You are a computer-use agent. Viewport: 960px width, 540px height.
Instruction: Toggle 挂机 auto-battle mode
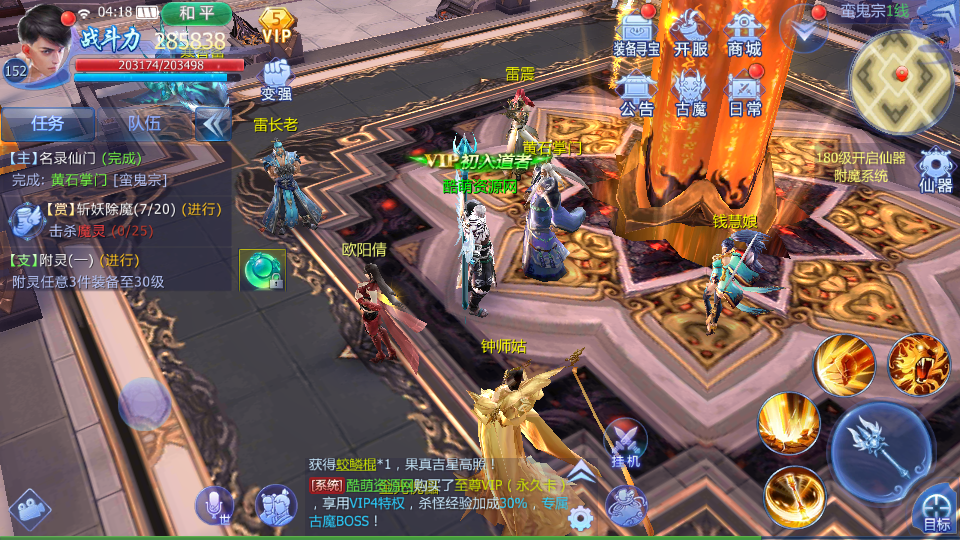click(x=626, y=442)
